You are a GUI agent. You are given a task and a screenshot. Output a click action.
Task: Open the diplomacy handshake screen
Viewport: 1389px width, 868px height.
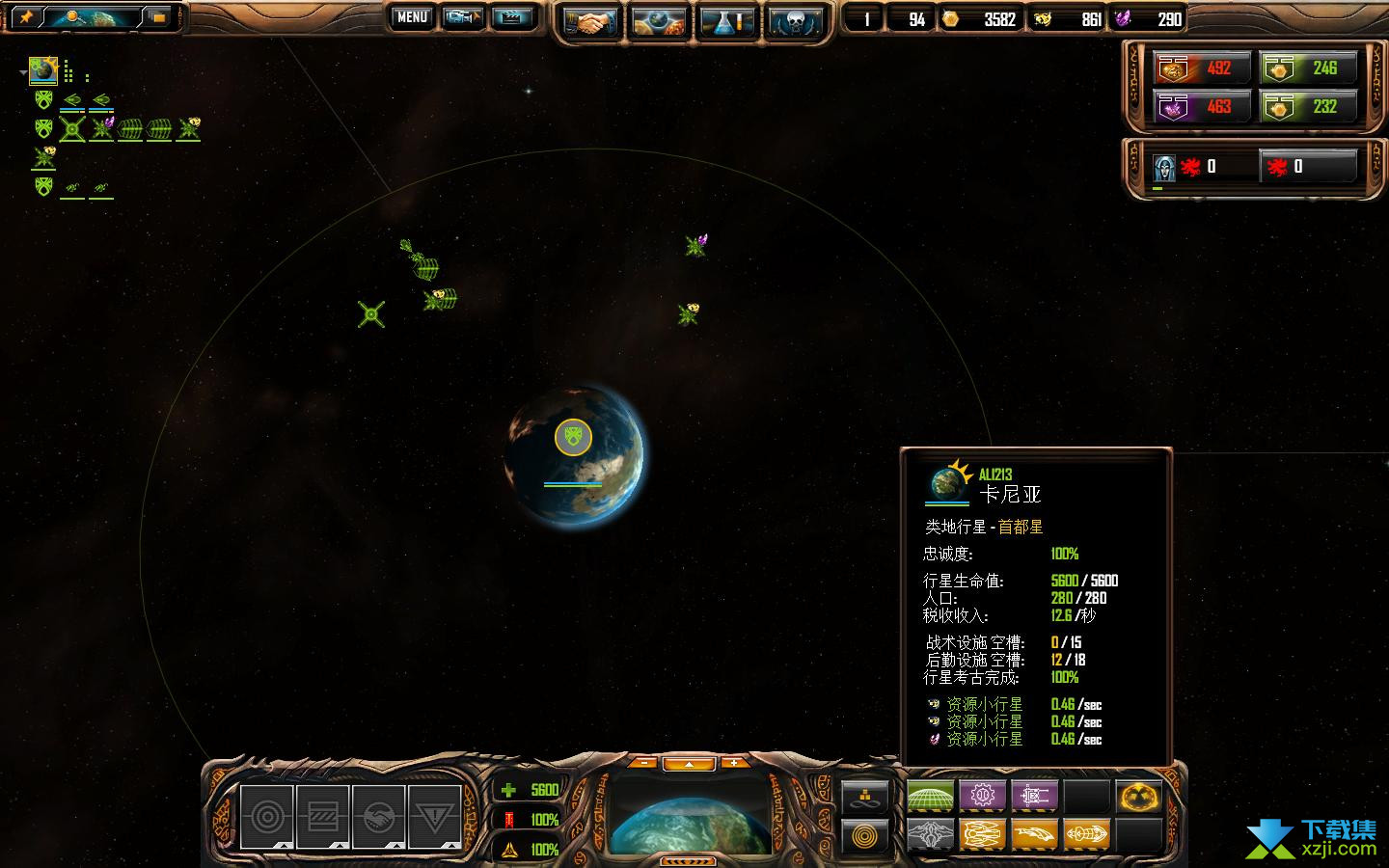point(590,21)
